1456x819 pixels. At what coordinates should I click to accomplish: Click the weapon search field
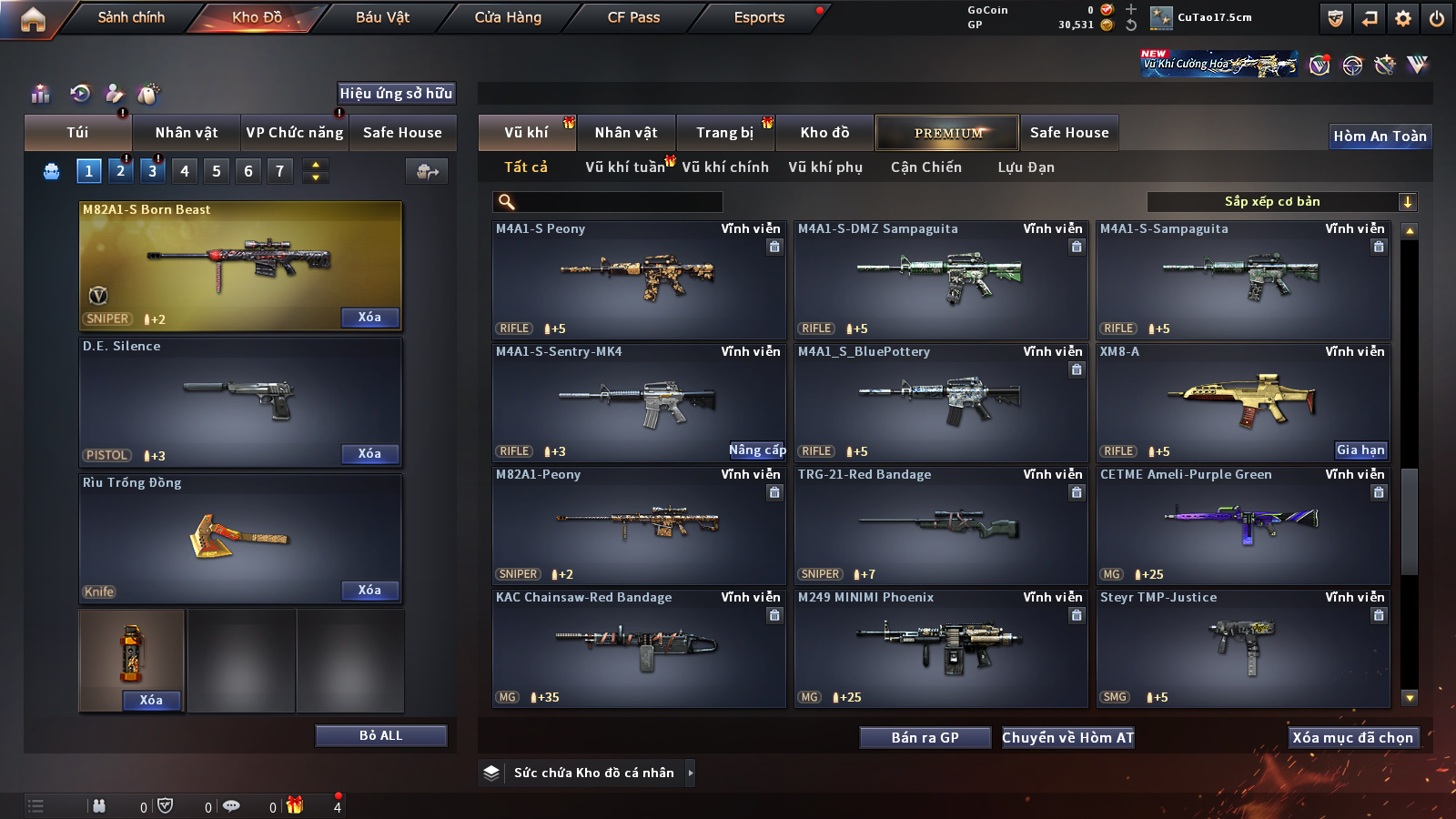tap(608, 202)
